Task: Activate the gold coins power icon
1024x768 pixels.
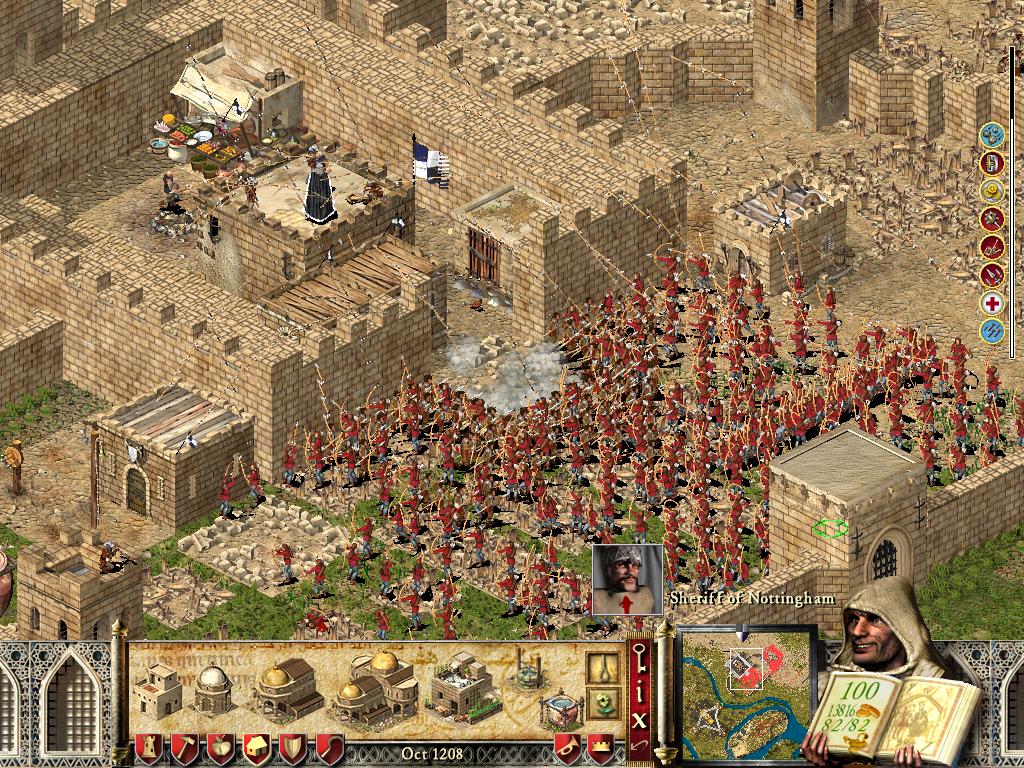Action: pyautogui.click(x=992, y=190)
